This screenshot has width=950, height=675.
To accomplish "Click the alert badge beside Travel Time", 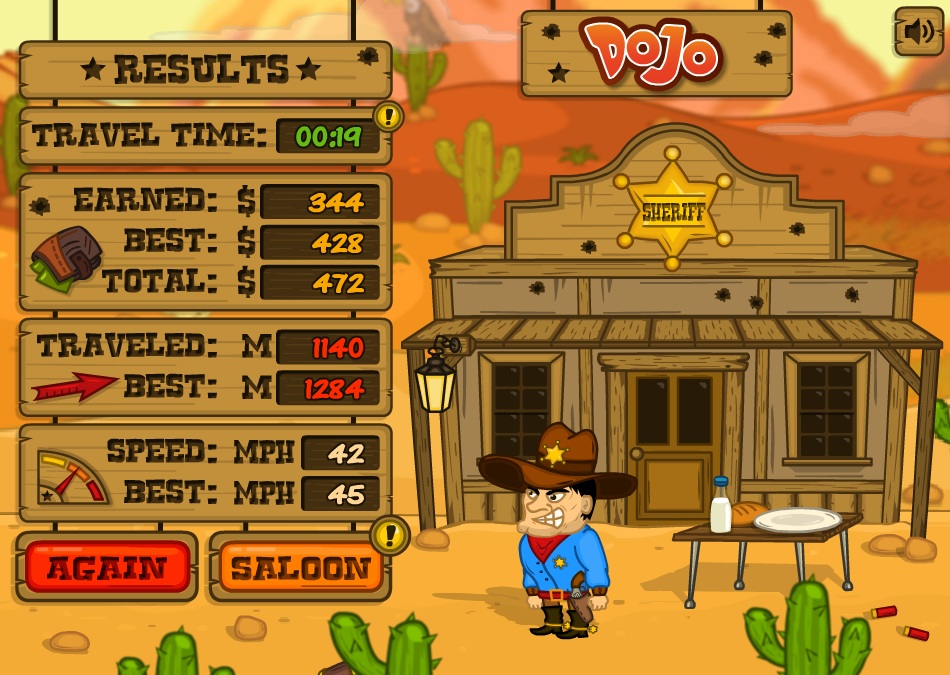I will tap(388, 116).
